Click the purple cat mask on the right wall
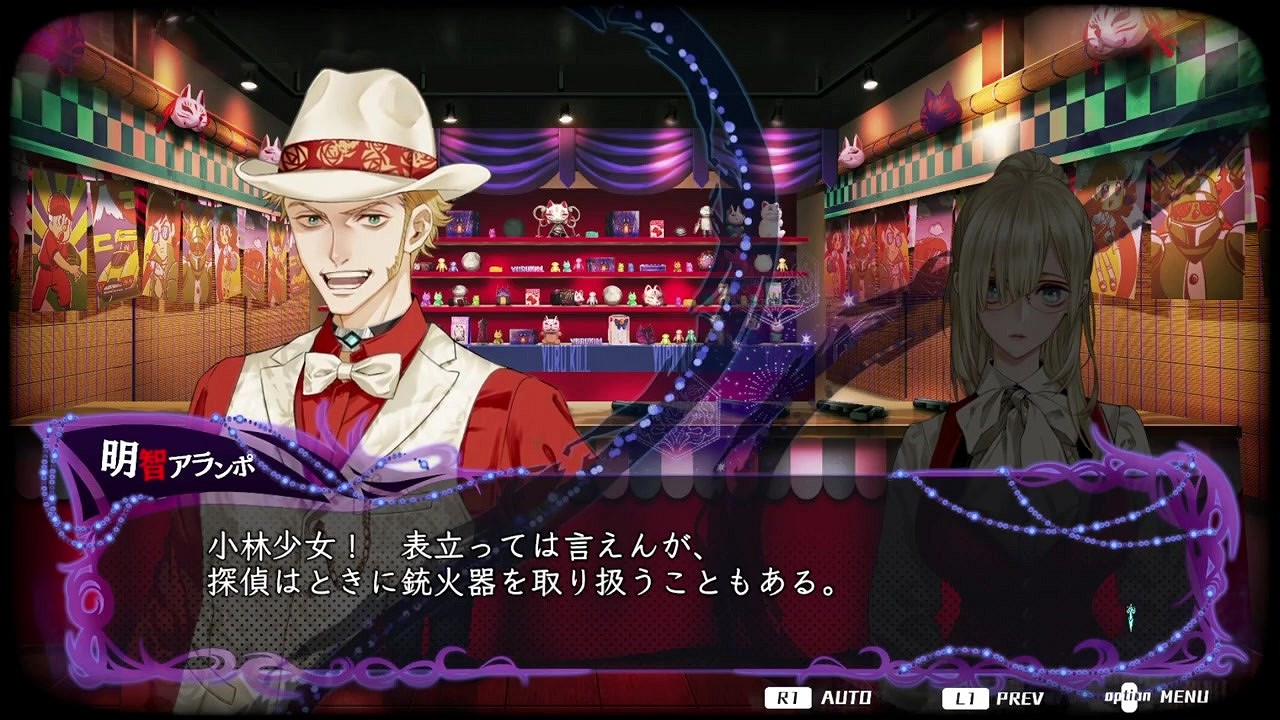Image resolution: width=1280 pixels, height=720 pixels. pos(936,107)
